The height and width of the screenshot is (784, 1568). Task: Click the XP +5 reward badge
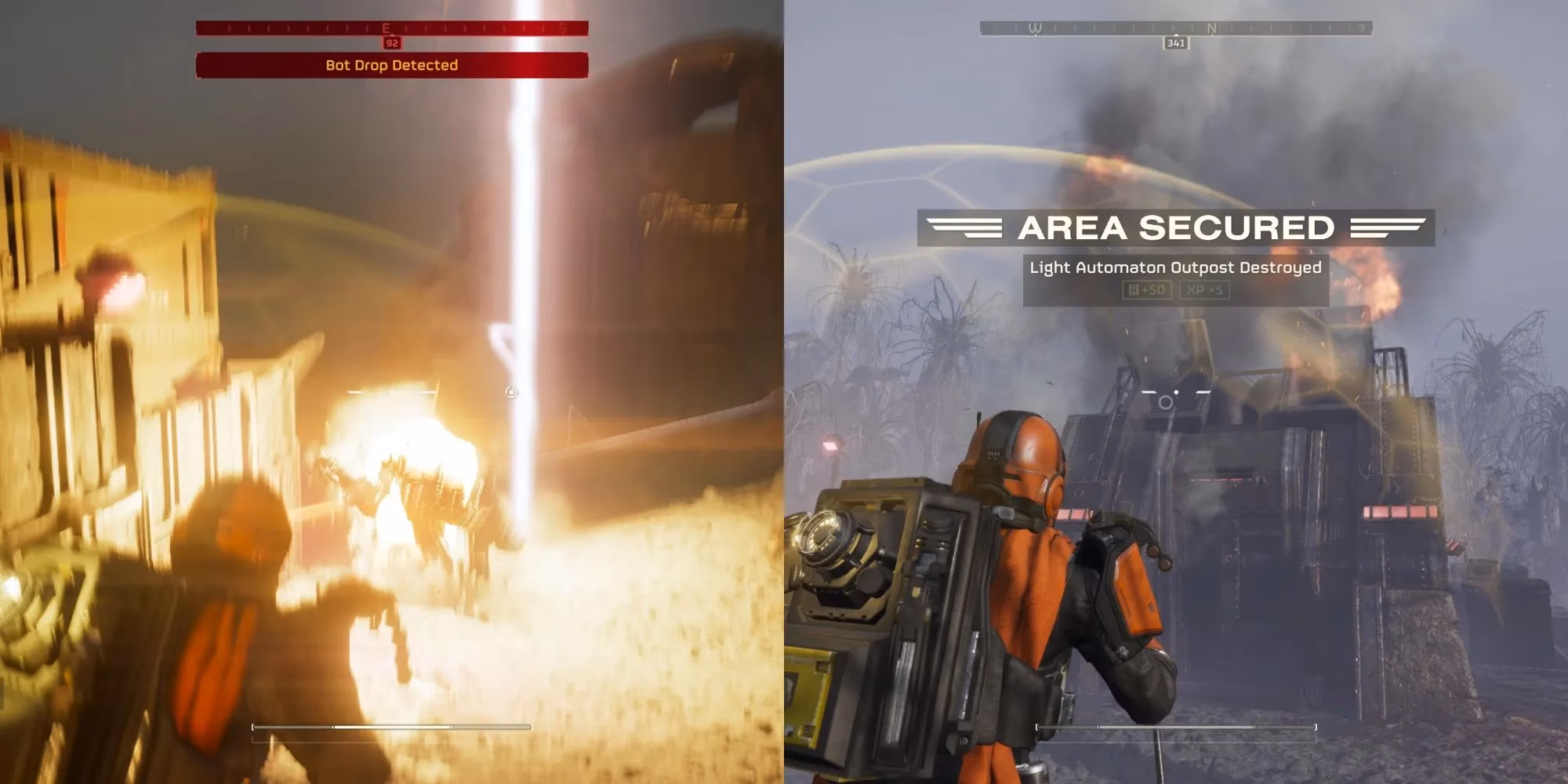(x=1204, y=289)
